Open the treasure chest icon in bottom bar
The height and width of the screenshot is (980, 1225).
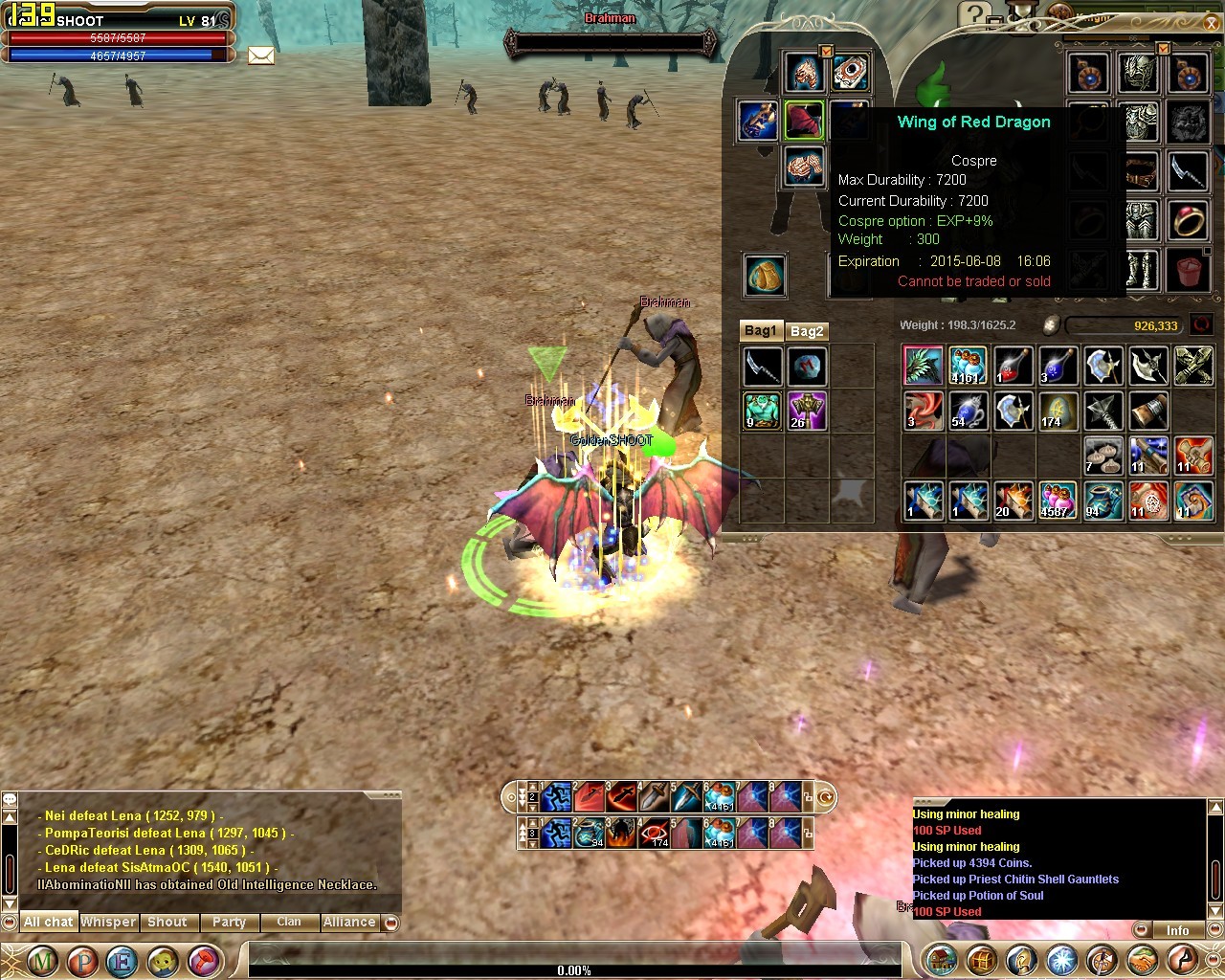click(x=981, y=959)
